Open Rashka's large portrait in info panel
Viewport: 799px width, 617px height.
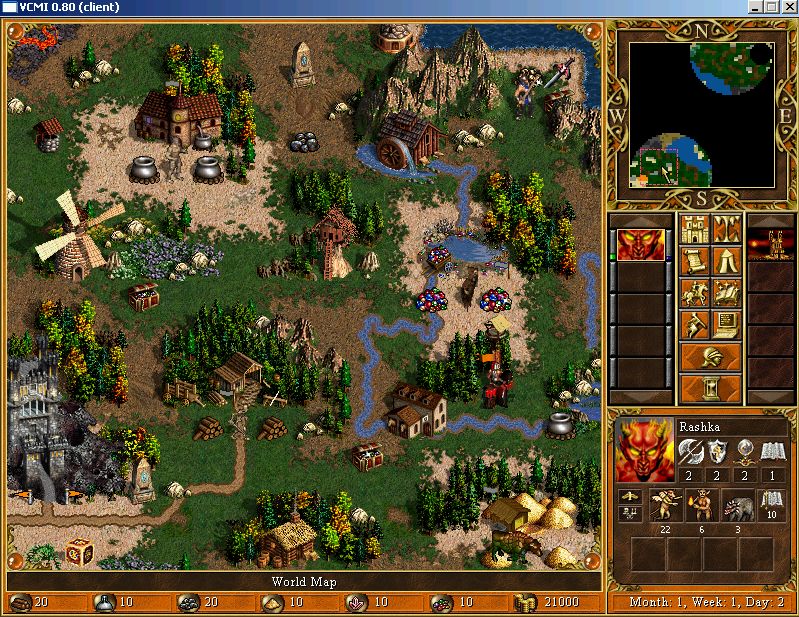(x=645, y=451)
